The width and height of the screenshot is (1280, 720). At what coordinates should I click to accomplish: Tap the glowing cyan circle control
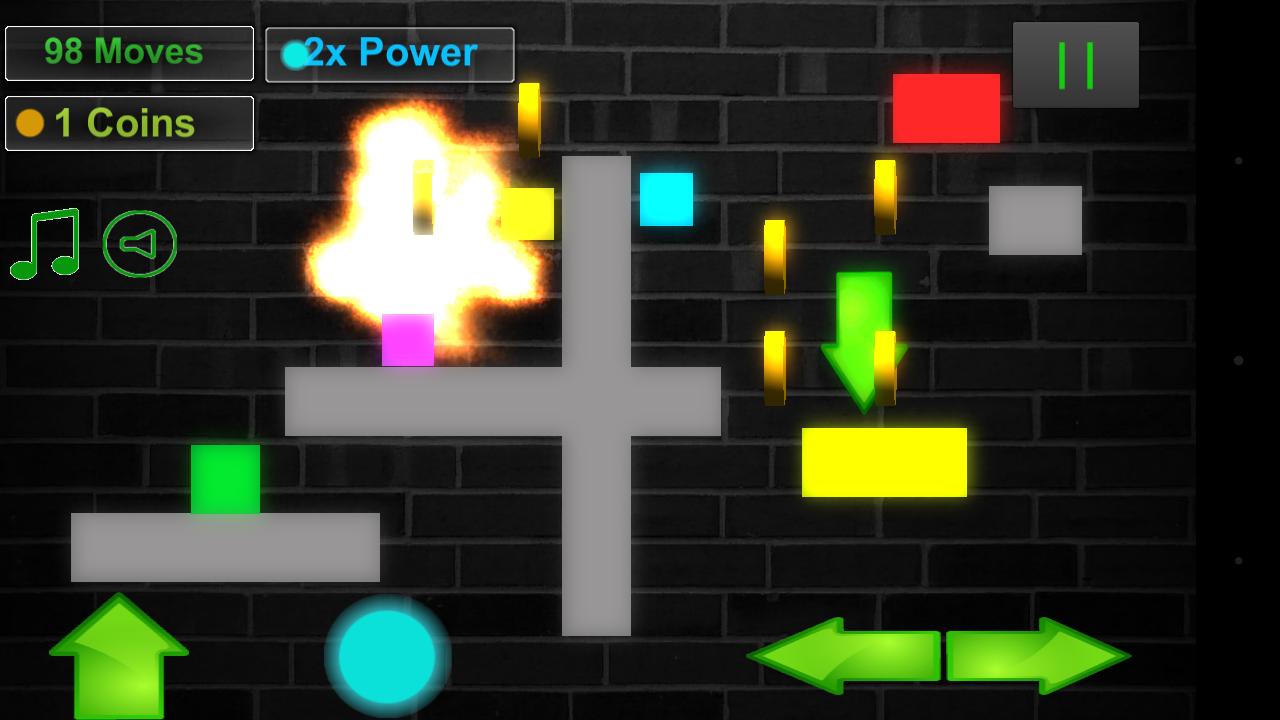click(387, 659)
